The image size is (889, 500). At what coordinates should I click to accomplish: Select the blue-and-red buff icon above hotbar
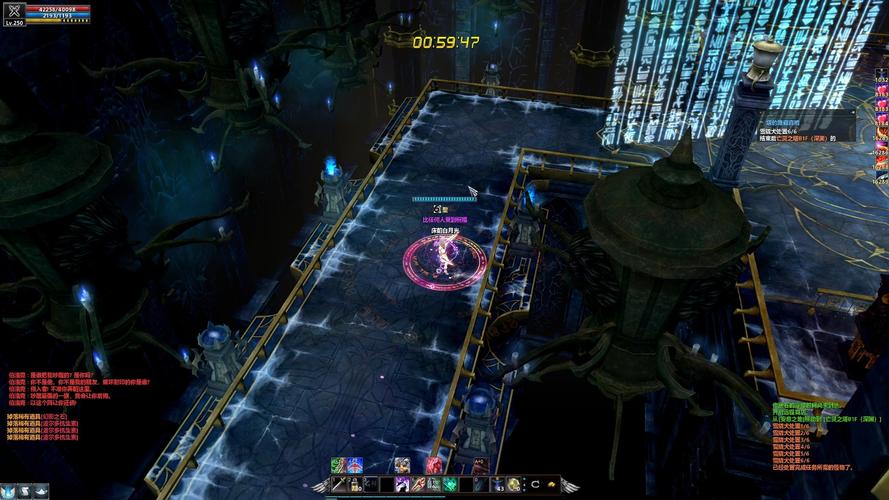point(354,465)
